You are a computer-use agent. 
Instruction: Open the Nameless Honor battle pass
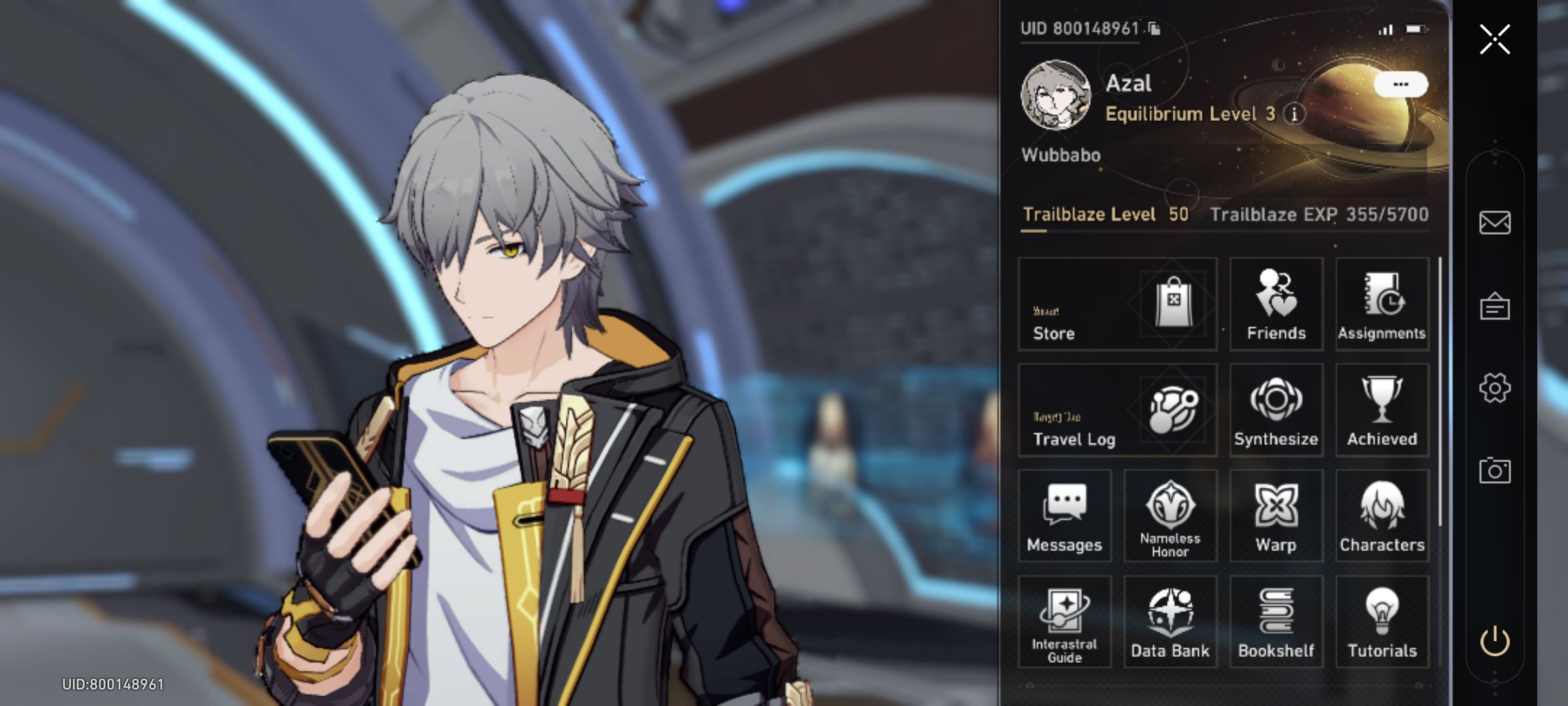[1169, 516]
